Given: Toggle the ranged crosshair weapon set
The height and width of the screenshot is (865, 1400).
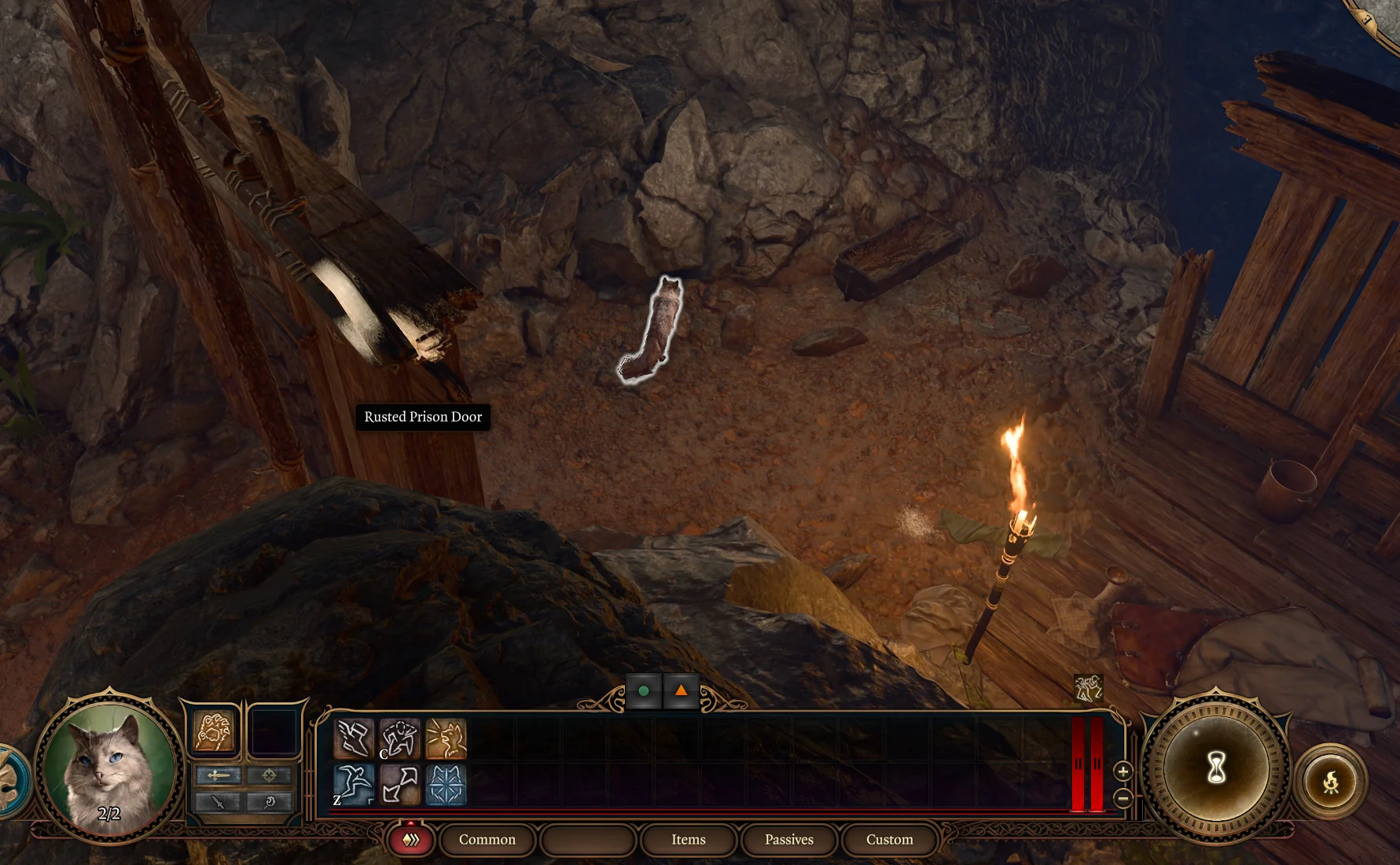Looking at the screenshot, I should pos(269,775).
